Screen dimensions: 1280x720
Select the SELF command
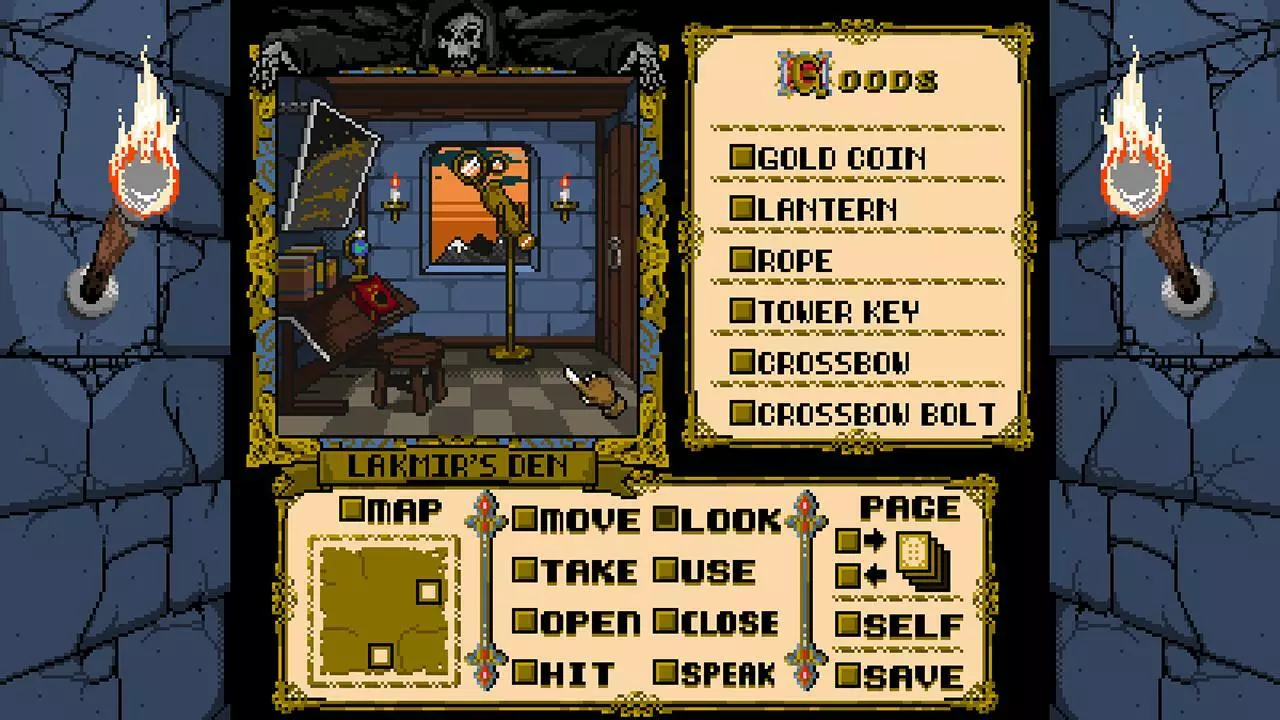coord(849,622)
